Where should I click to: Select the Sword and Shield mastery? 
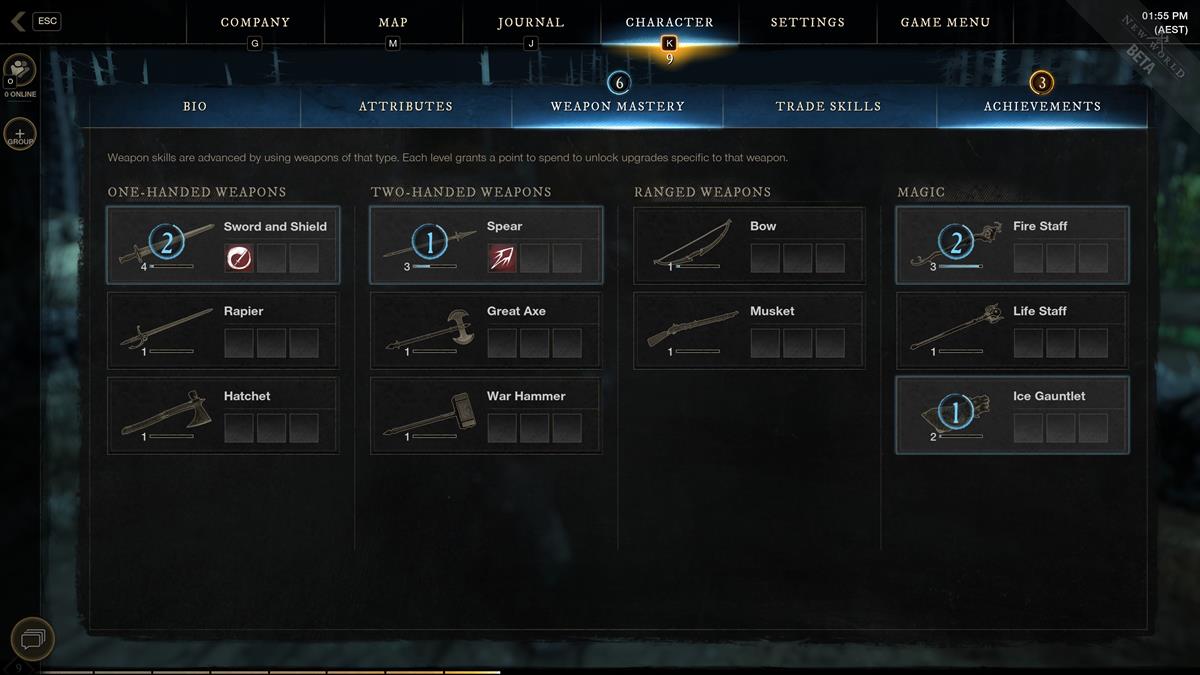[223, 246]
